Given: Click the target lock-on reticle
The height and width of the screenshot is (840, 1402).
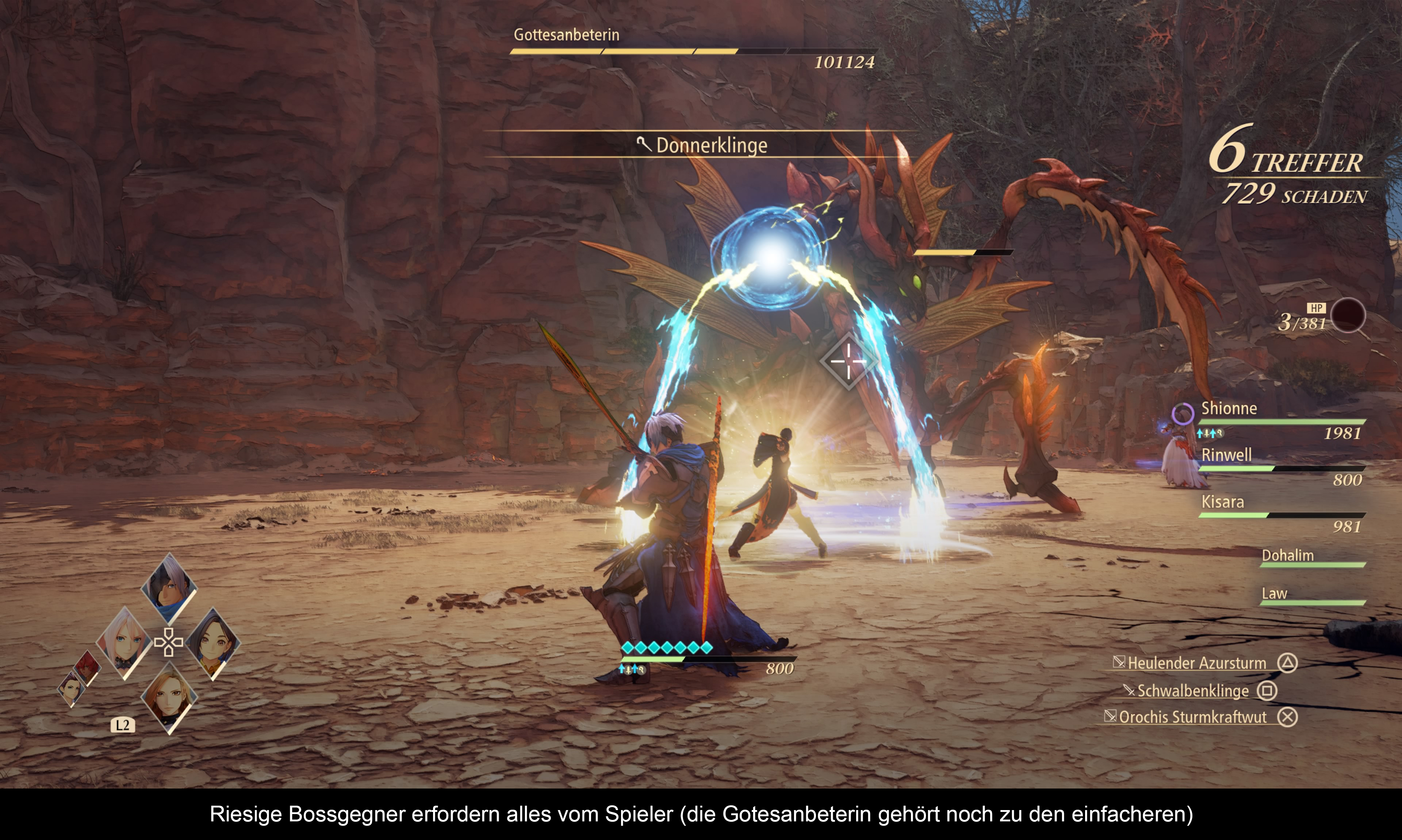Looking at the screenshot, I should click(x=848, y=361).
